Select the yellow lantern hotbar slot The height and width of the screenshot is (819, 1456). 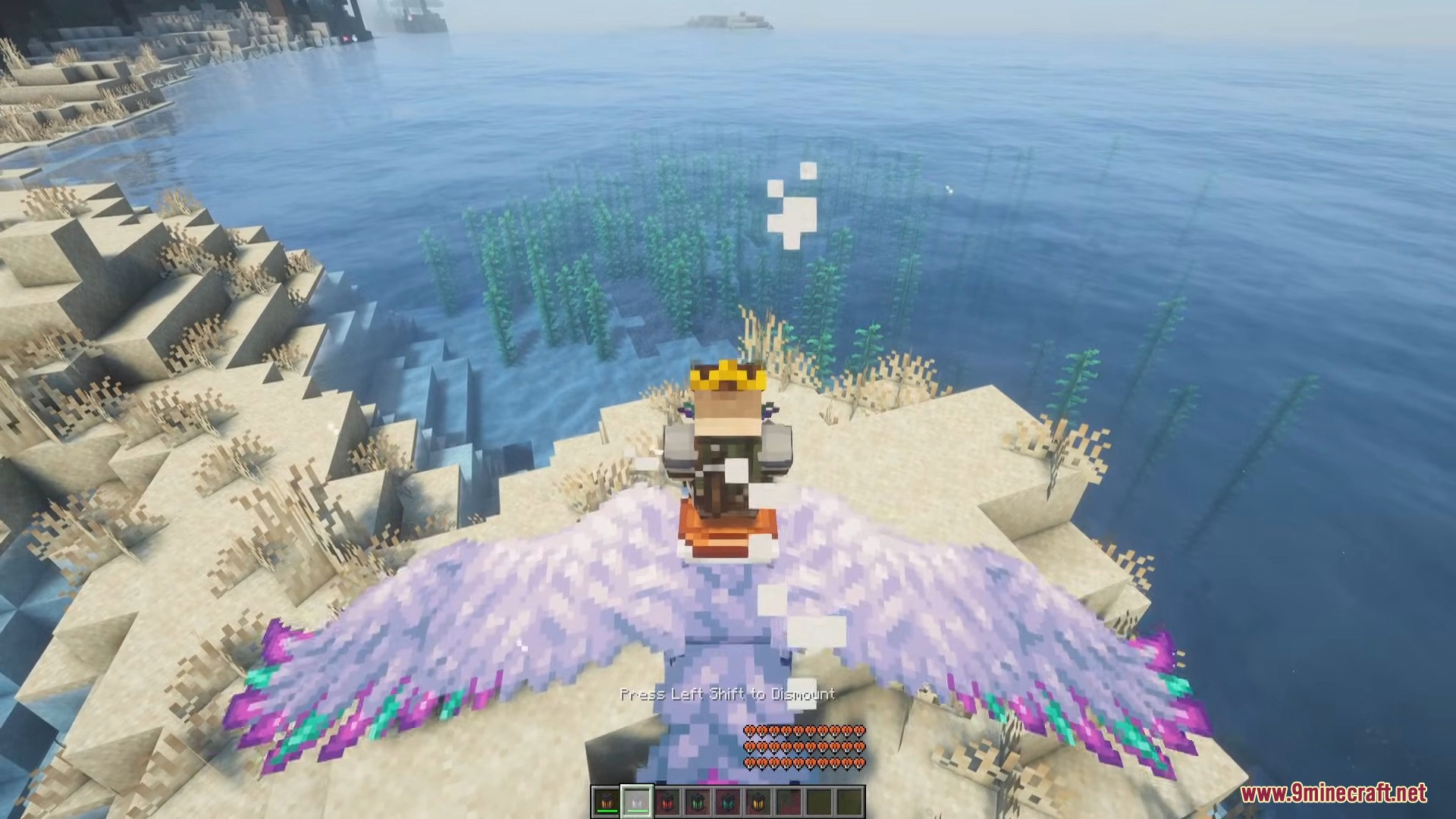(x=758, y=802)
